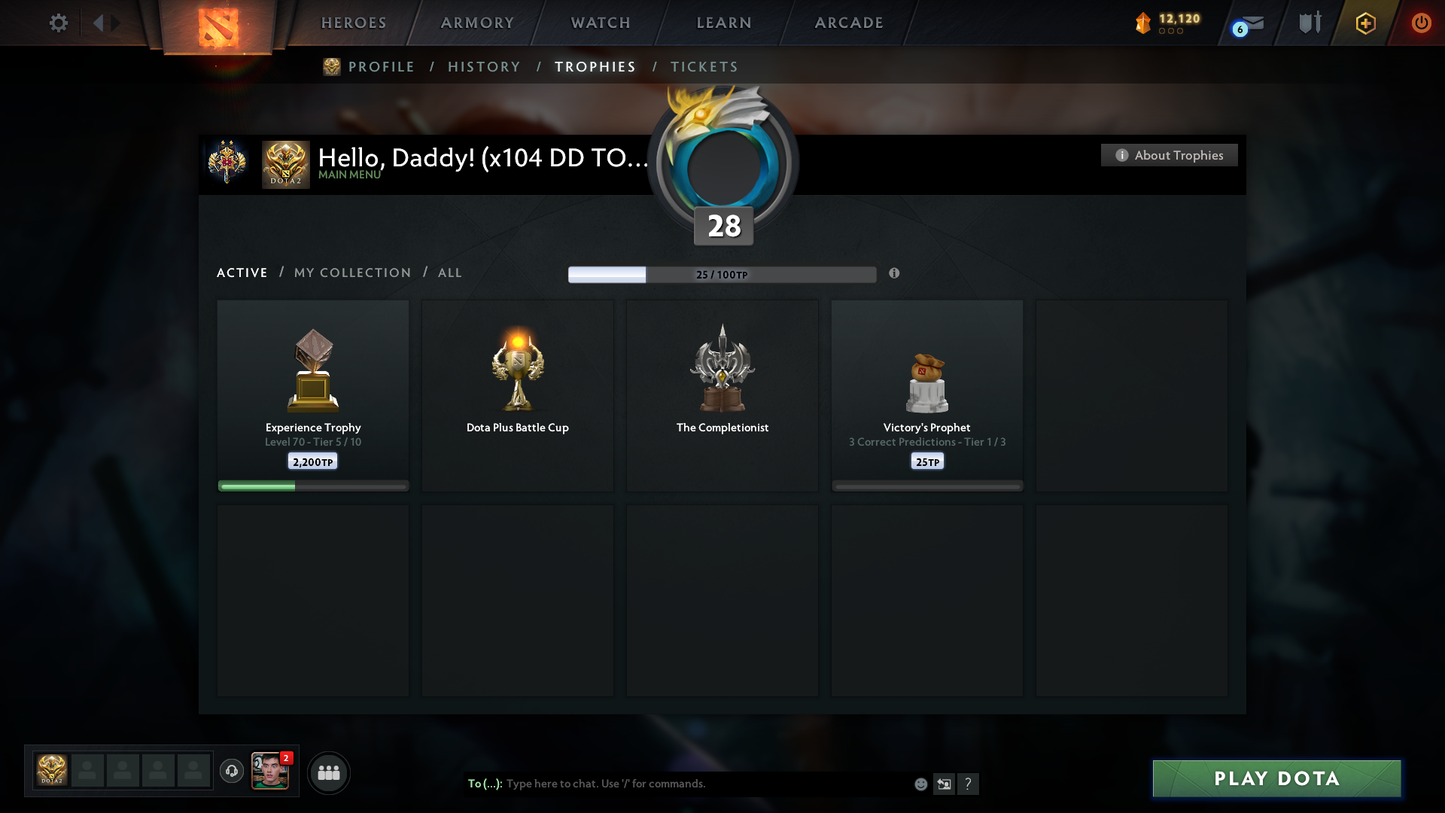This screenshot has height=813, width=1445.
Task: Switch to the ACTIVE trophies view
Action: pyautogui.click(x=242, y=272)
